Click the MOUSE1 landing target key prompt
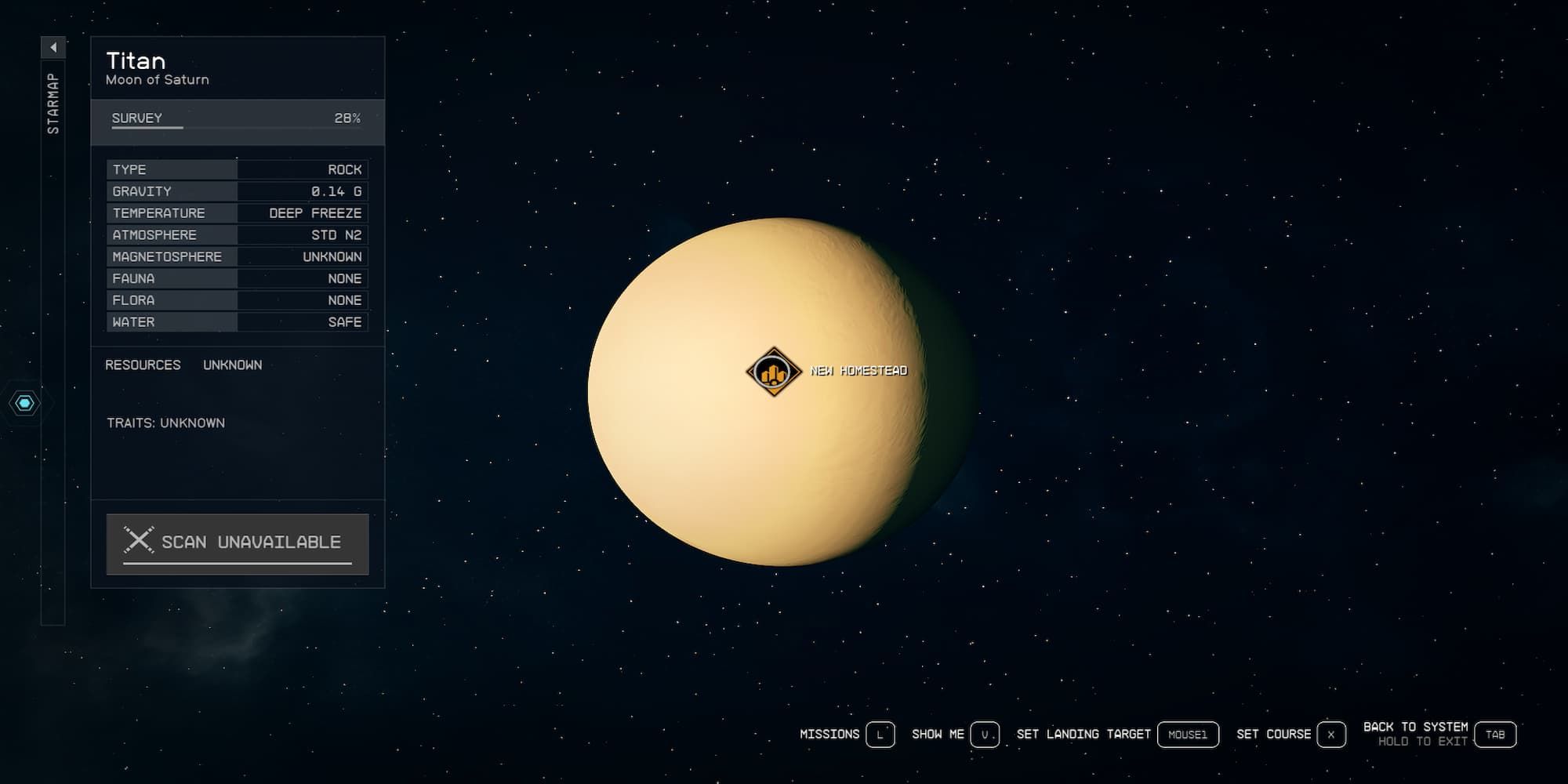This screenshot has height=784, width=1568. click(x=1188, y=735)
